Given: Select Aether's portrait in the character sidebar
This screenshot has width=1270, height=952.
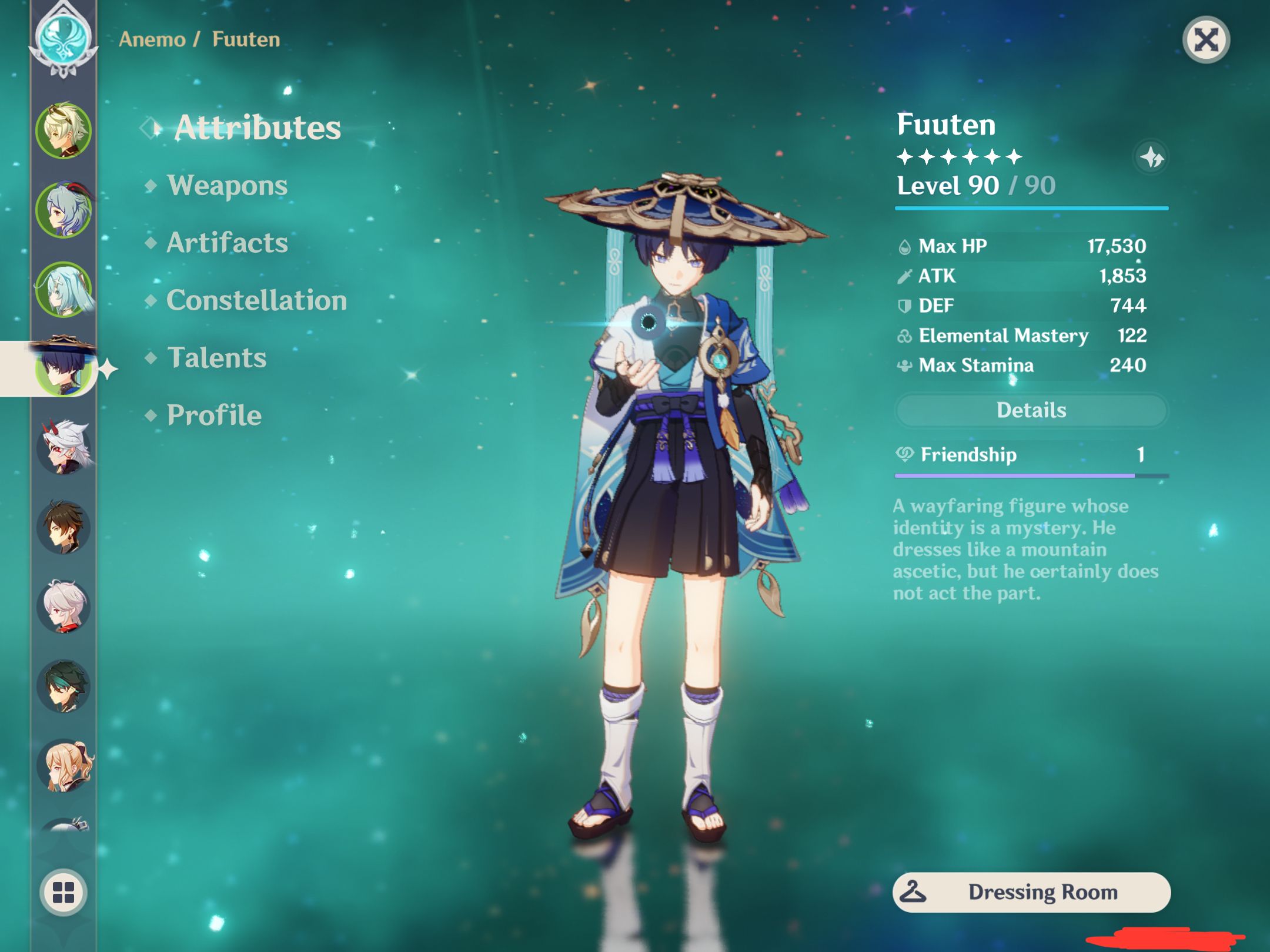Looking at the screenshot, I should (x=62, y=130).
